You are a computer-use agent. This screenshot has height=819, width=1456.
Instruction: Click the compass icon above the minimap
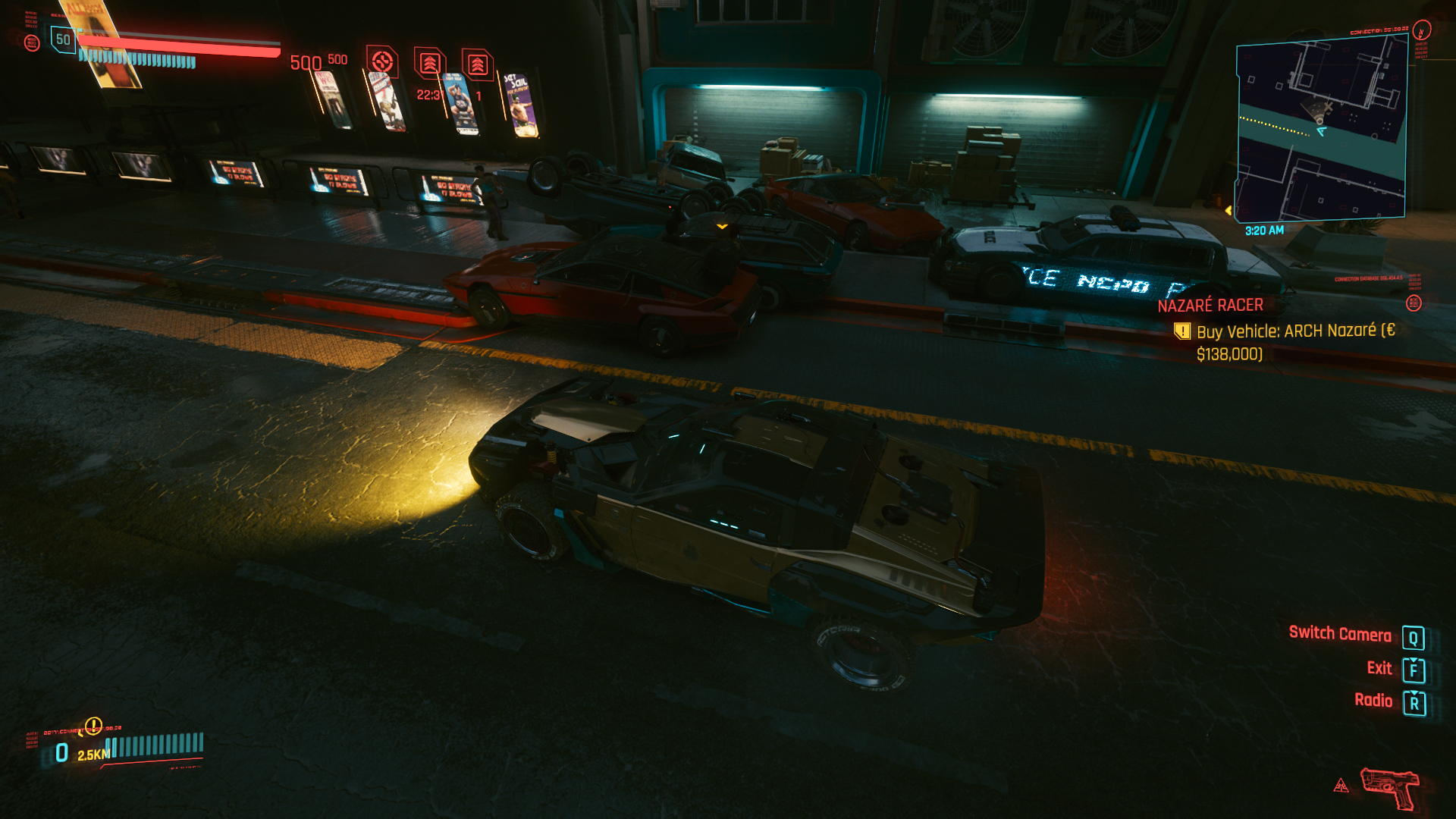1422,30
